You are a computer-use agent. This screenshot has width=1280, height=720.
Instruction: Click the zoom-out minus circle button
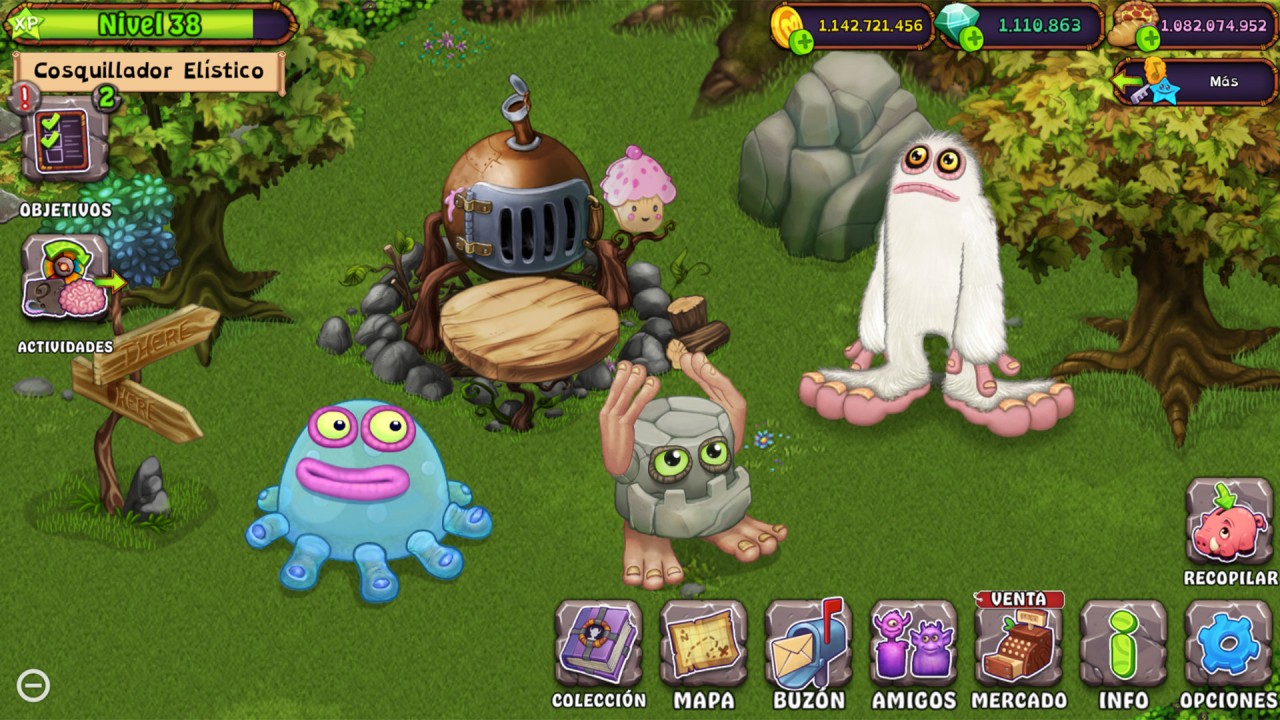point(33,686)
